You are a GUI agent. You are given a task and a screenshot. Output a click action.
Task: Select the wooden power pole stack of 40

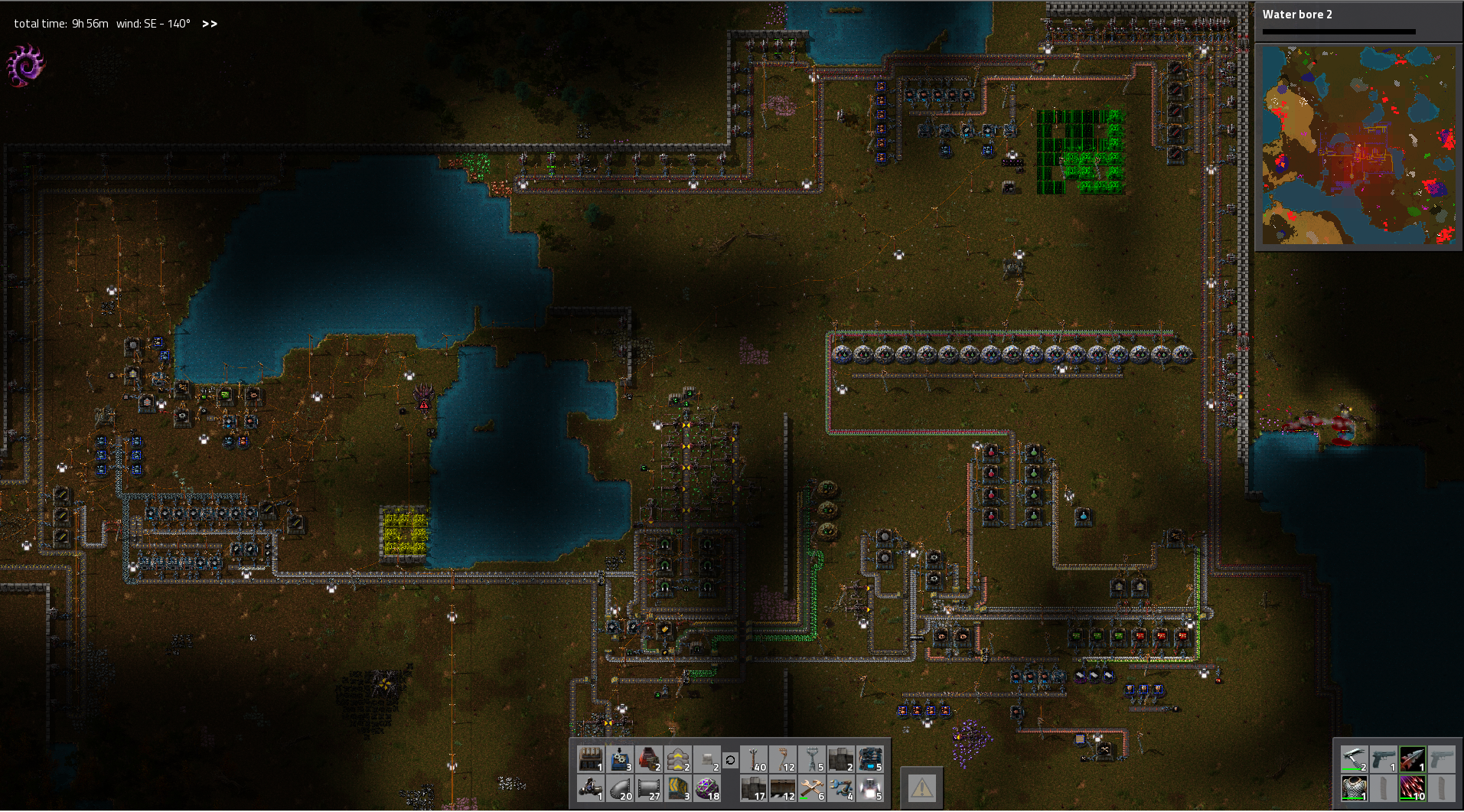coord(755,760)
